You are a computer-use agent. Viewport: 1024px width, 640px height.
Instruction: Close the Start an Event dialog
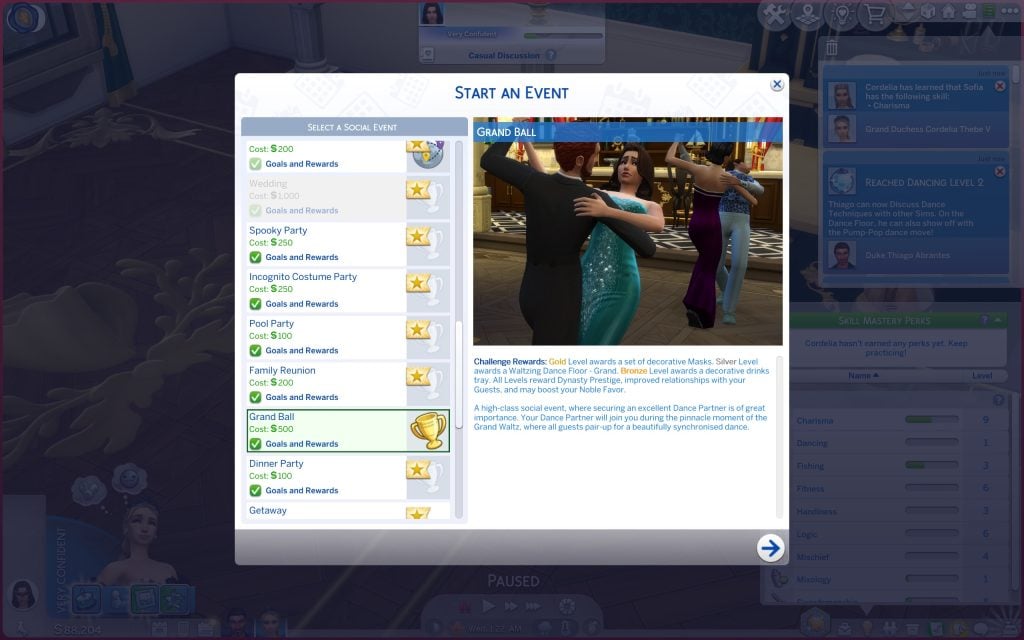777,85
